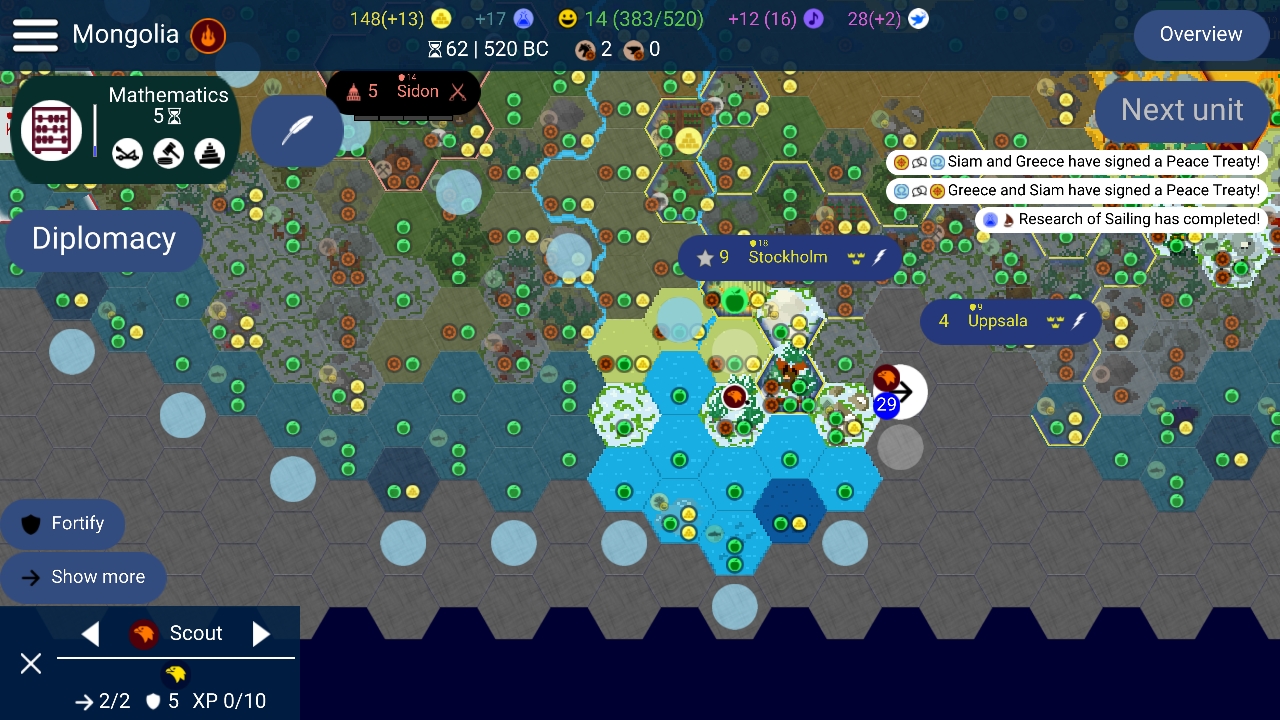
Task: Click the Next unit button
Action: pos(1182,110)
